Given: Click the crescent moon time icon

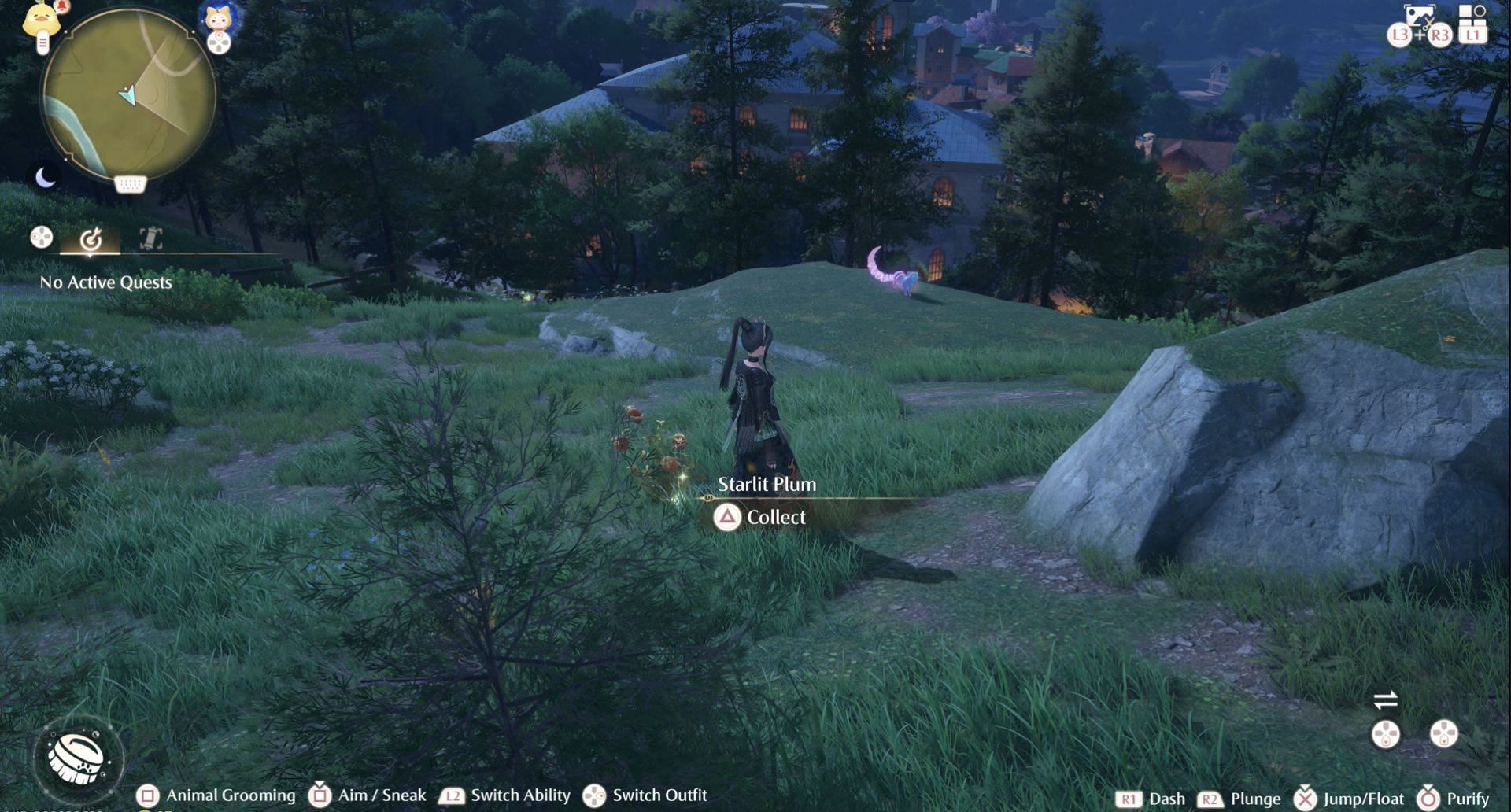Looking at the screenshot, I should (x=46, y=179).
